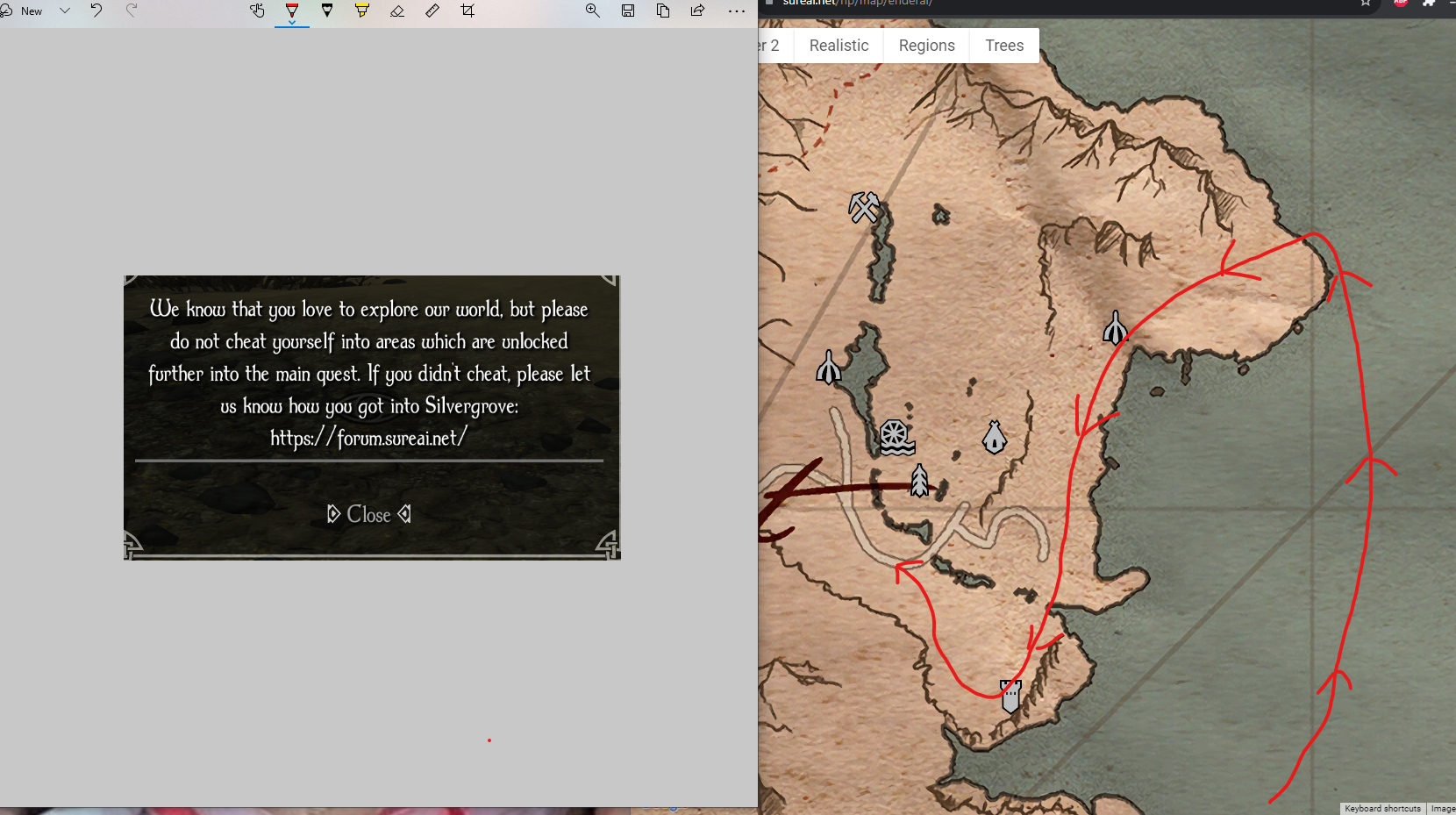Open the See more ellipsis menu
The height and width of the screenshot is (815, 1456).
pyautogui.click(x=738, y=11)
